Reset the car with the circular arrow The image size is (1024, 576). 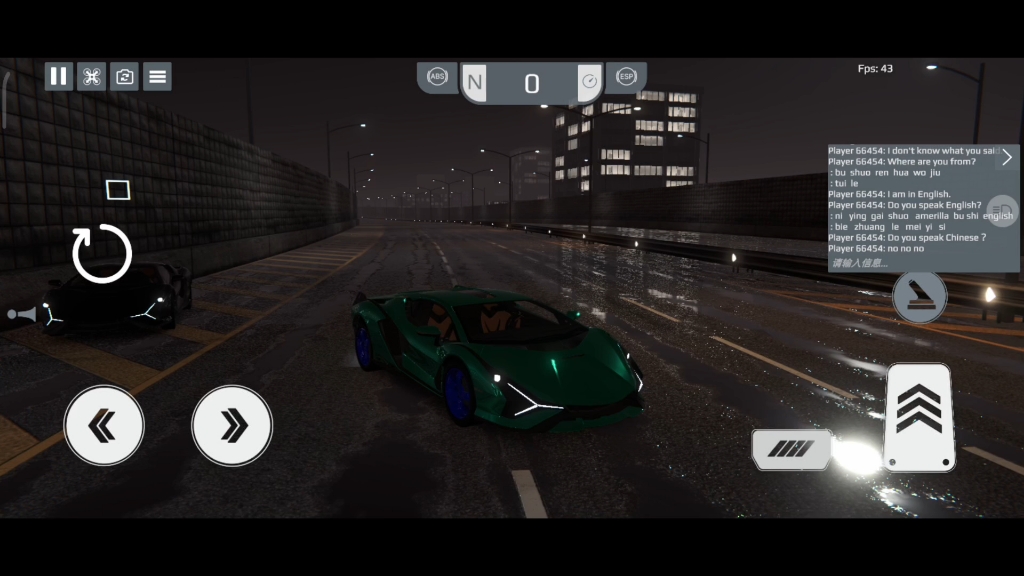102,253
